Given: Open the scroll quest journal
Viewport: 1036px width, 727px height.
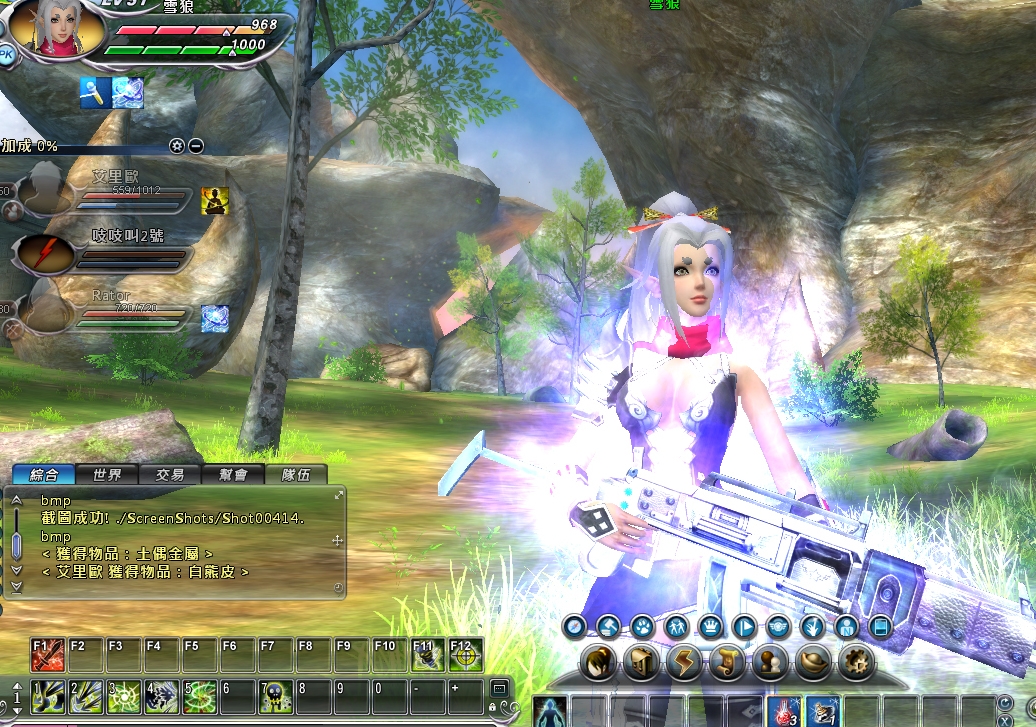Looking at the screenshot, I should click(x=729, y=661).
